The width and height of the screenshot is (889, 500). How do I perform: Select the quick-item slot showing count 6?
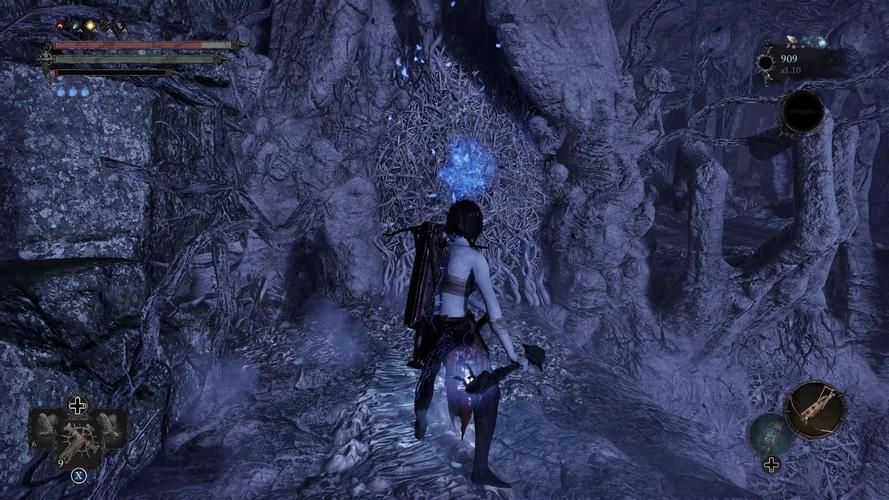[45, 426]
